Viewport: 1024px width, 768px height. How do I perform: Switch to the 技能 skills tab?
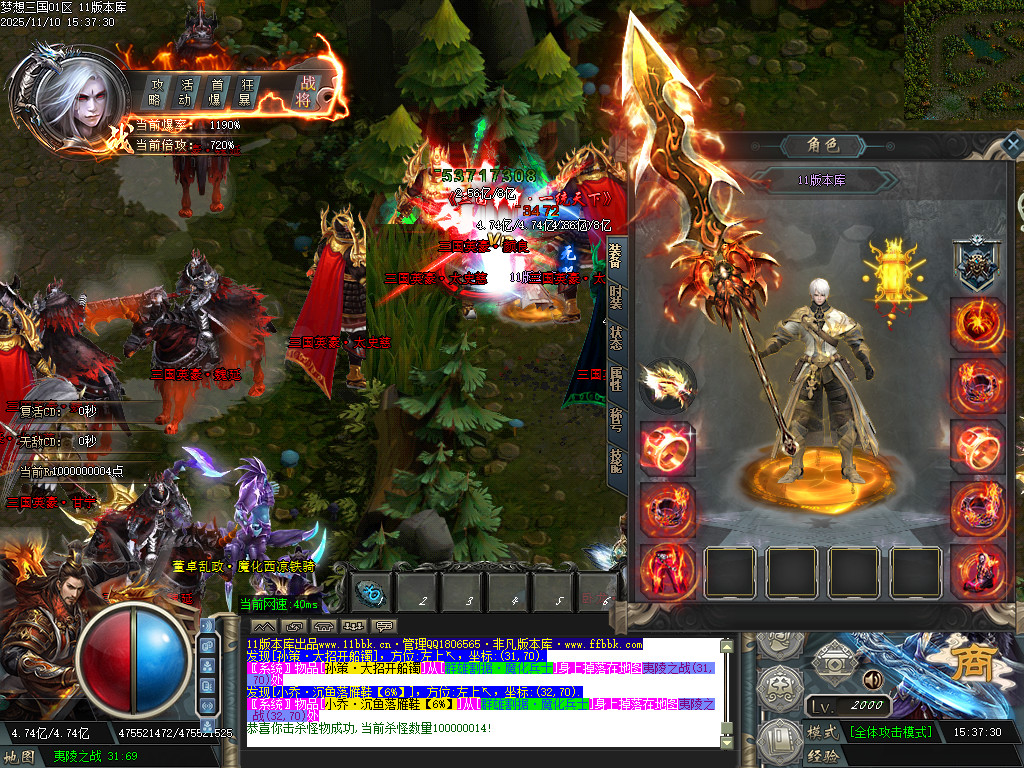coord(616,459)
